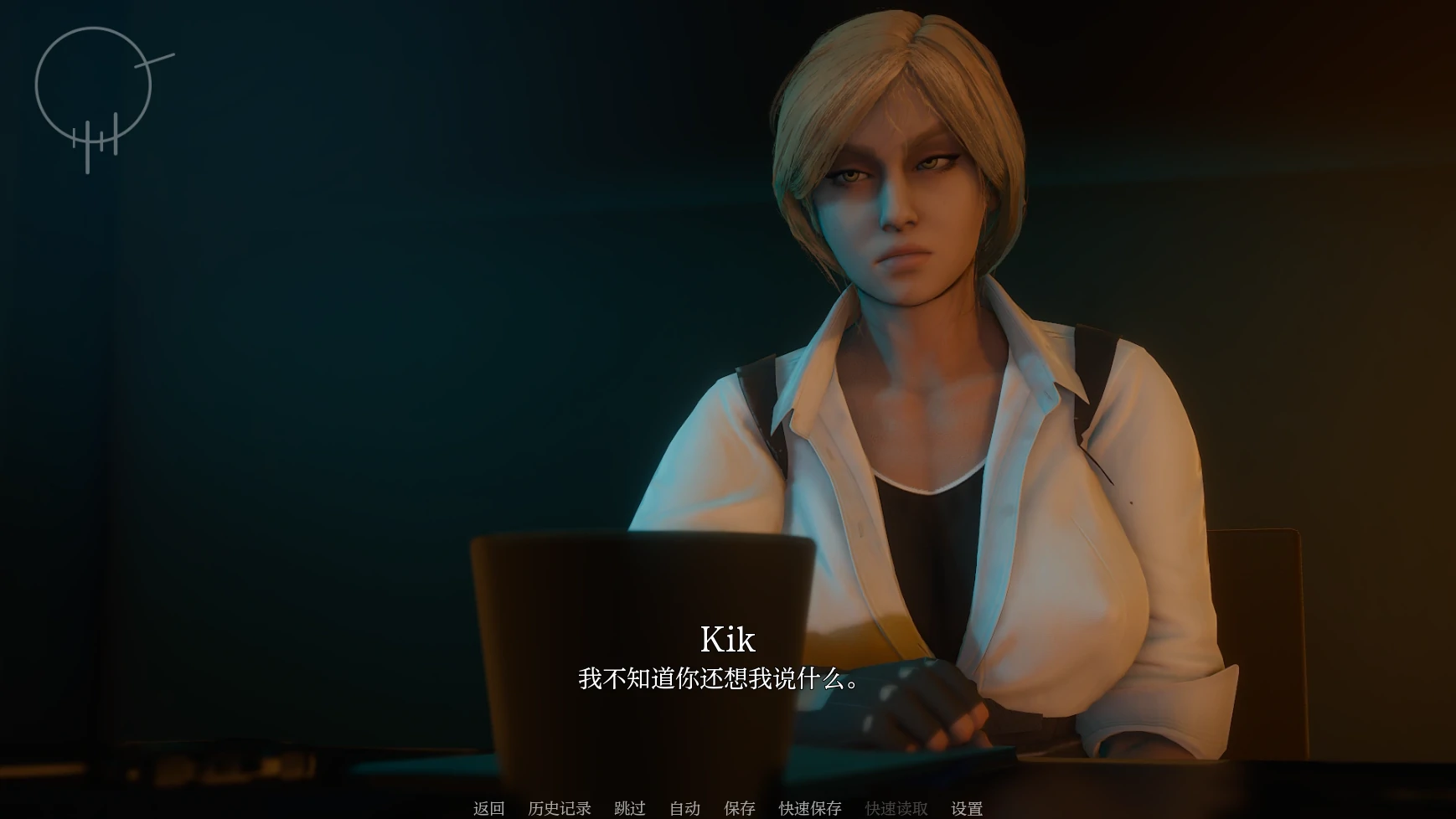This screenshot has height=819, width=1456.
Task: Click 返回 to roll back the dialogue
Action: (x=488, y=808)
